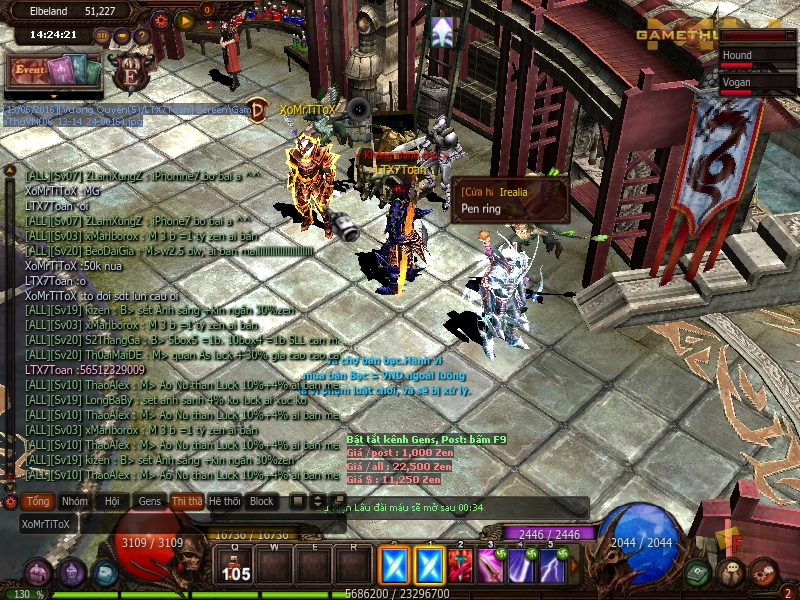Select the Block chat tab
800x600 pixels.
click(261, 501)
